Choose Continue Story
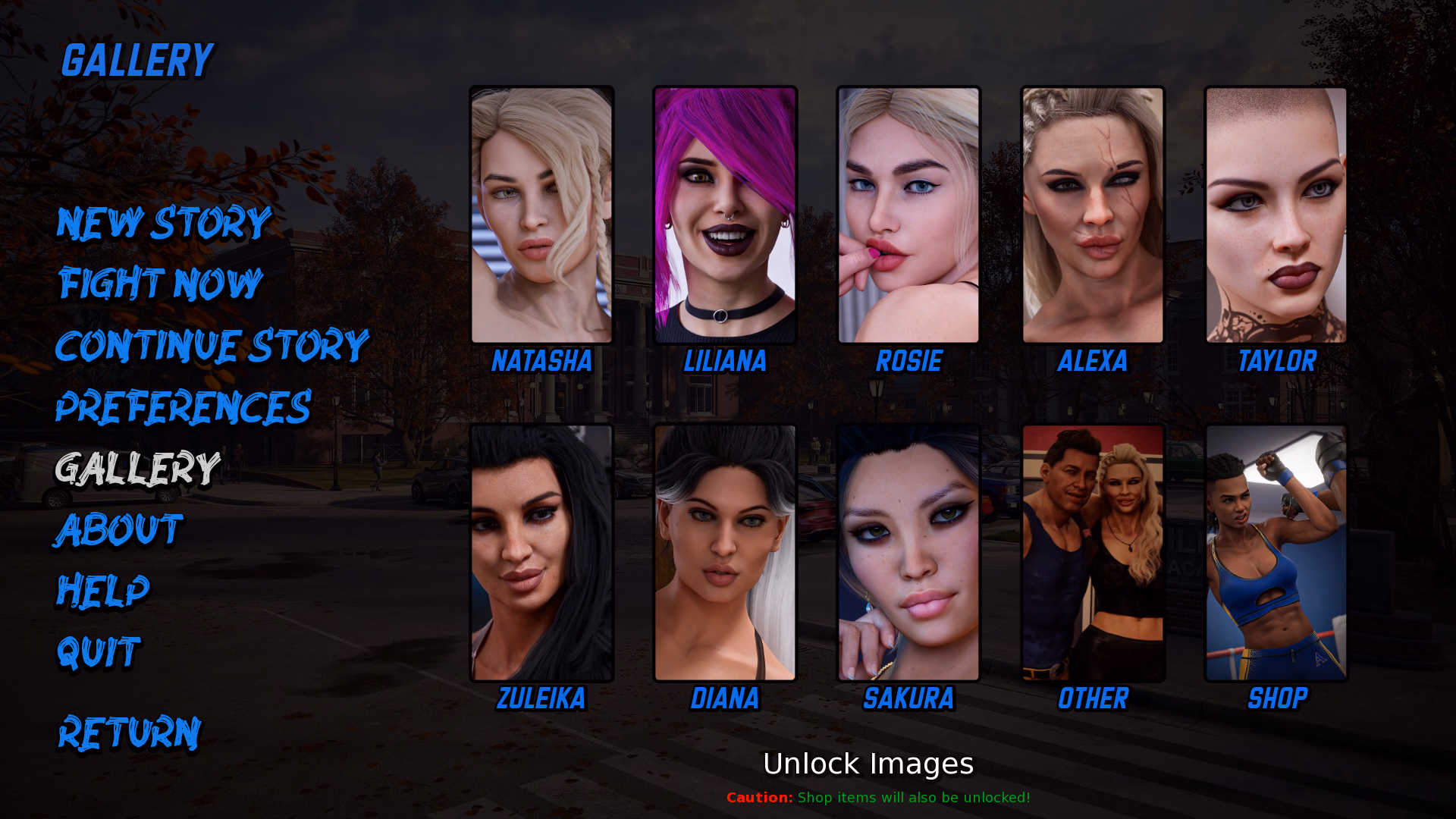Screen dimensions: 1456x819 (212, 346)
